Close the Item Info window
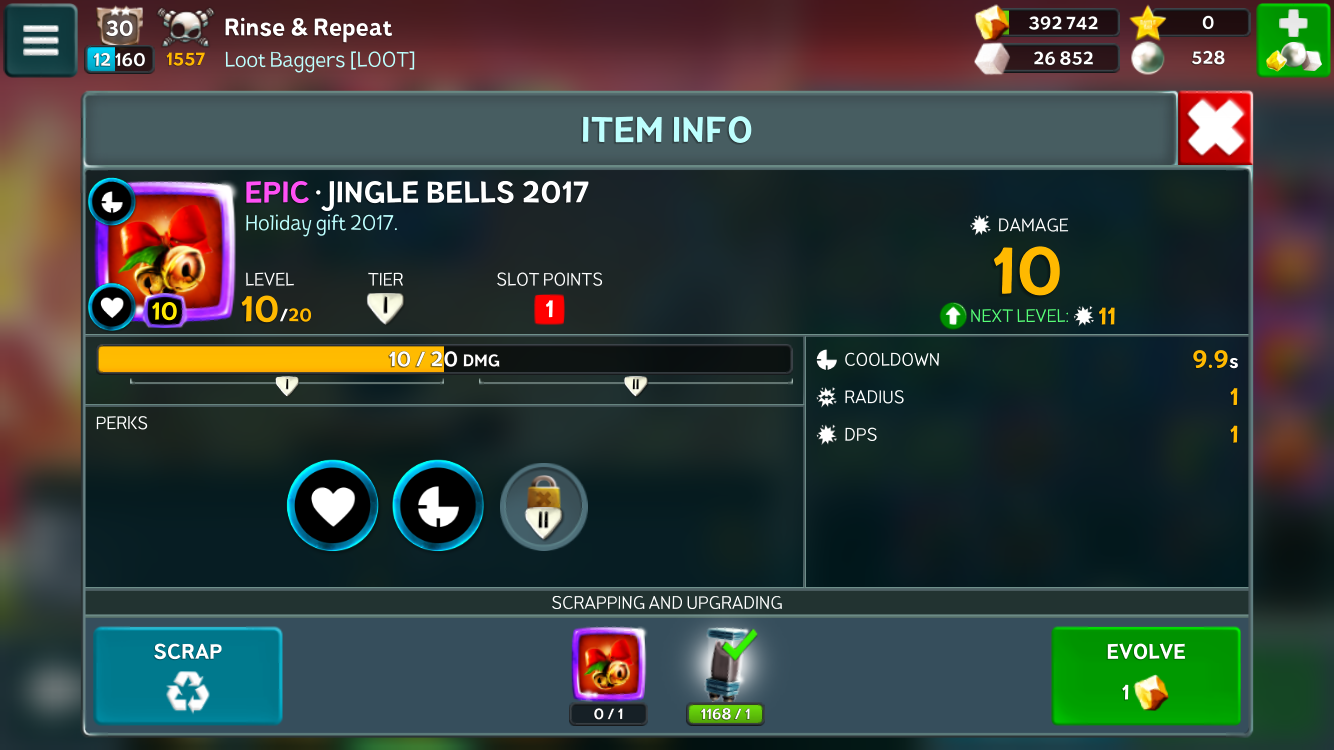 1214,128
